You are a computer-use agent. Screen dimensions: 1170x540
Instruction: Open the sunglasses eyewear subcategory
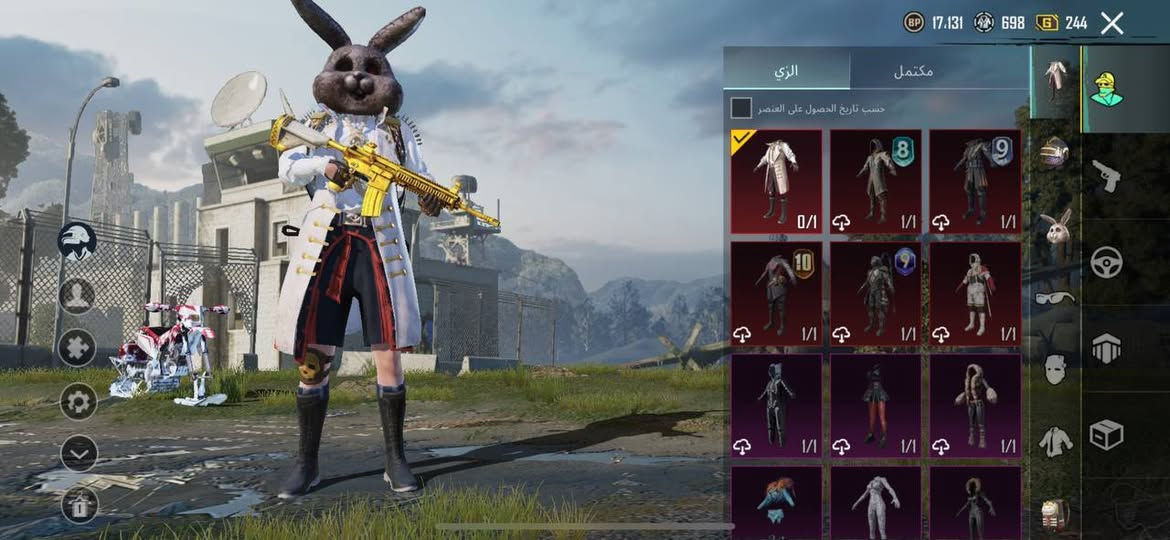coord(1054,297)
